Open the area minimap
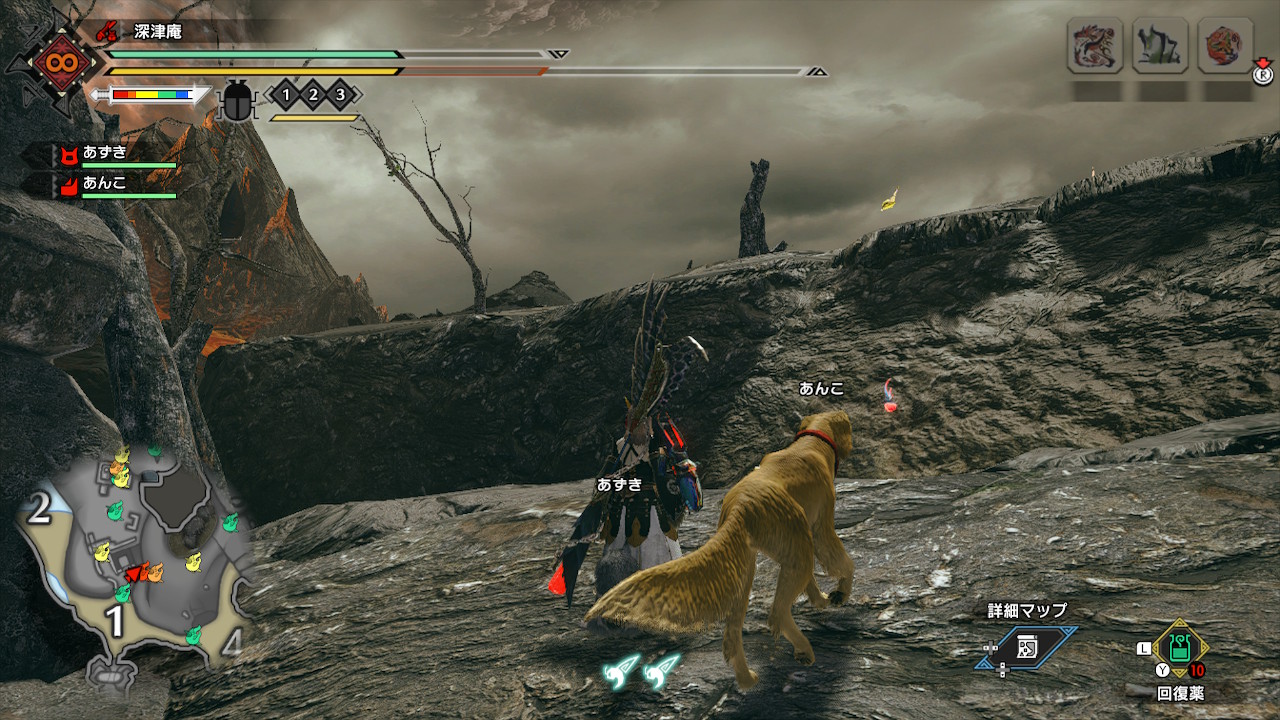Viewport: 1280px width, 720px height. [132, 560]
